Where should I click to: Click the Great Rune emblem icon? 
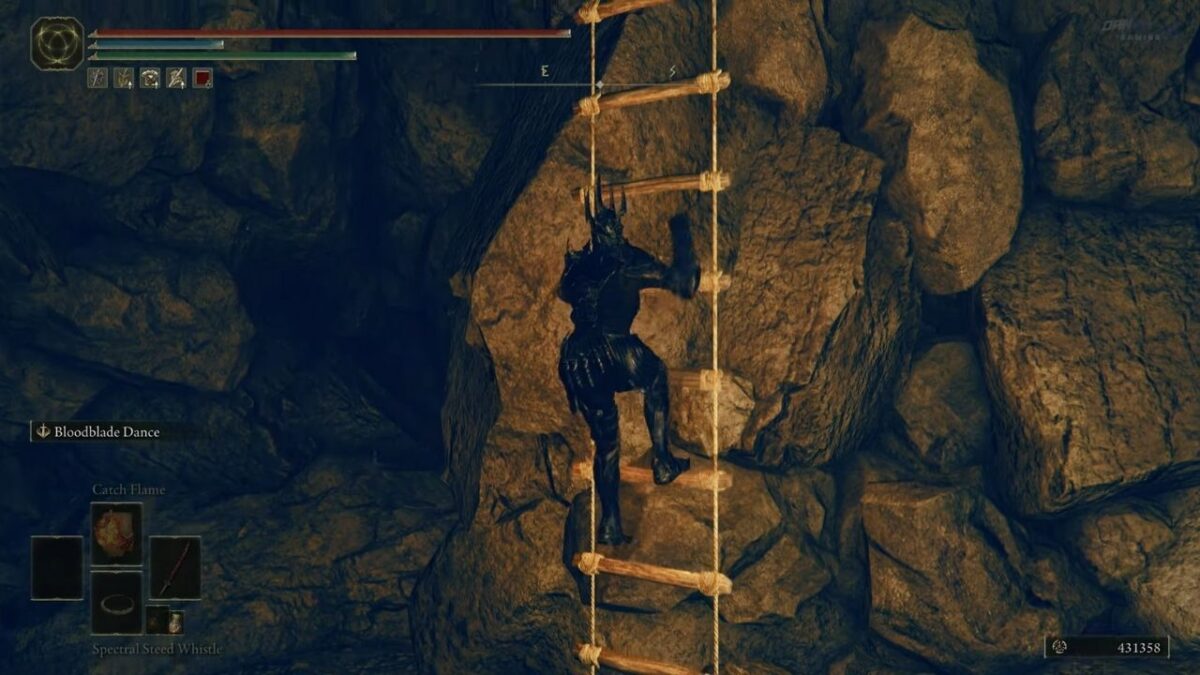click(57, 43)
